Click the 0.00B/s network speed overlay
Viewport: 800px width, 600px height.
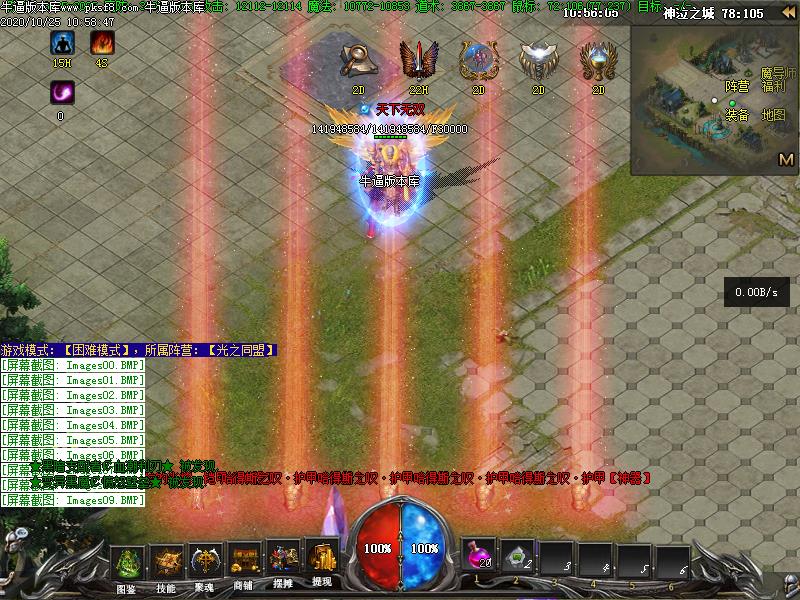[x=757, y=292]
